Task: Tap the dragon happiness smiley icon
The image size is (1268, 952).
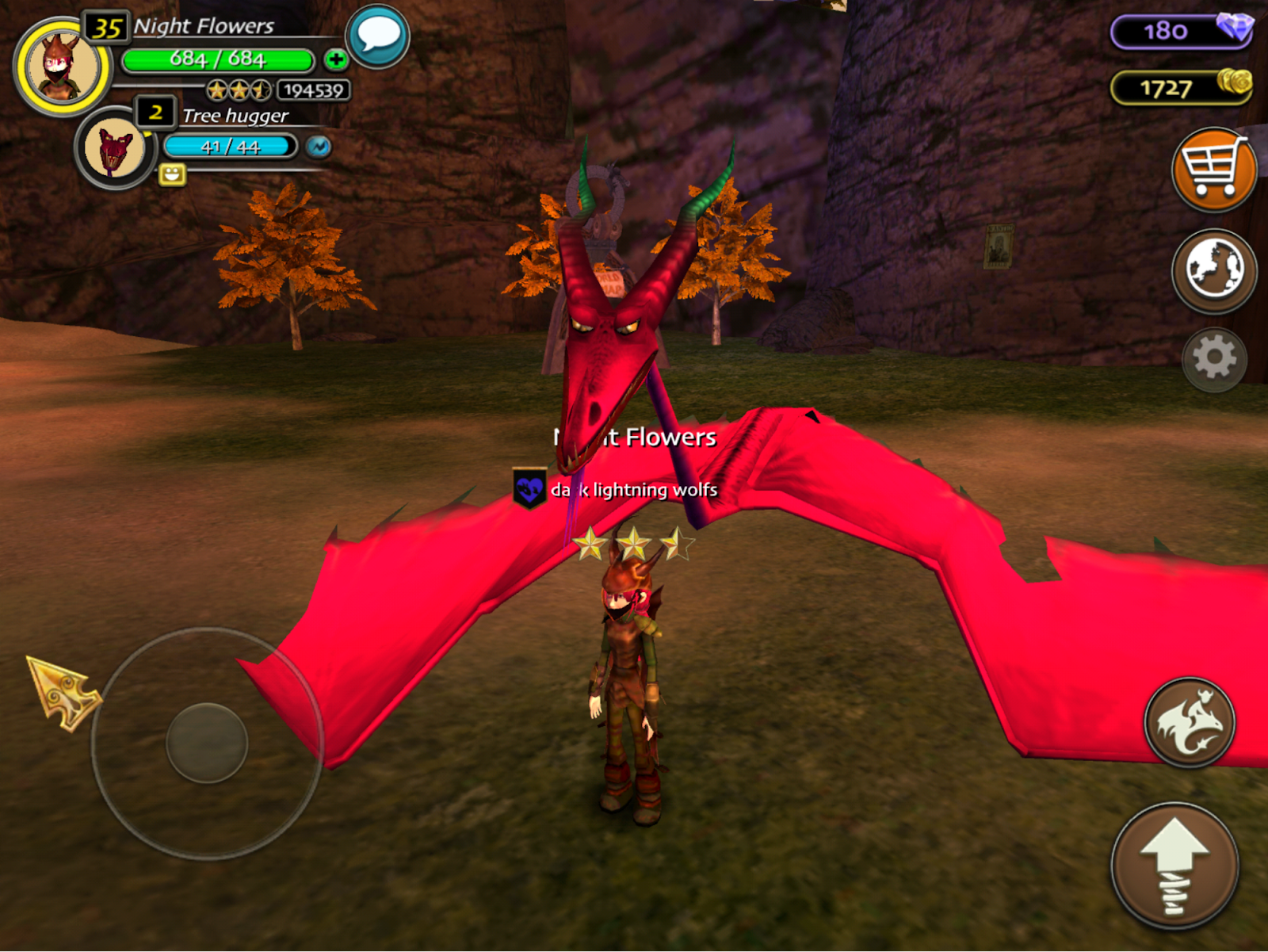Action: 172,174
